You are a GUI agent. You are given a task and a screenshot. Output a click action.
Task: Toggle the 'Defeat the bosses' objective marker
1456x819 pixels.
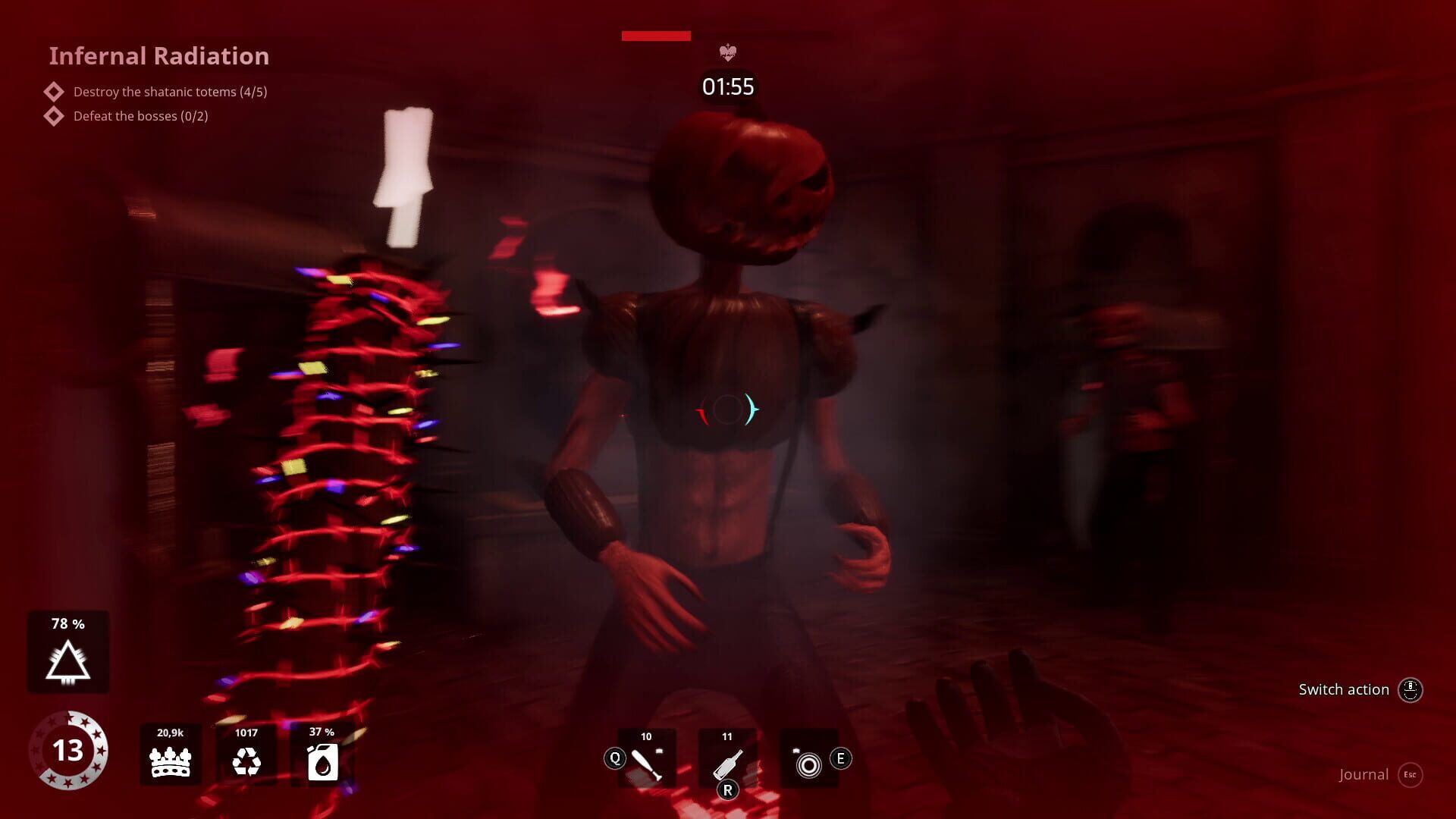[x=53, y=115]
